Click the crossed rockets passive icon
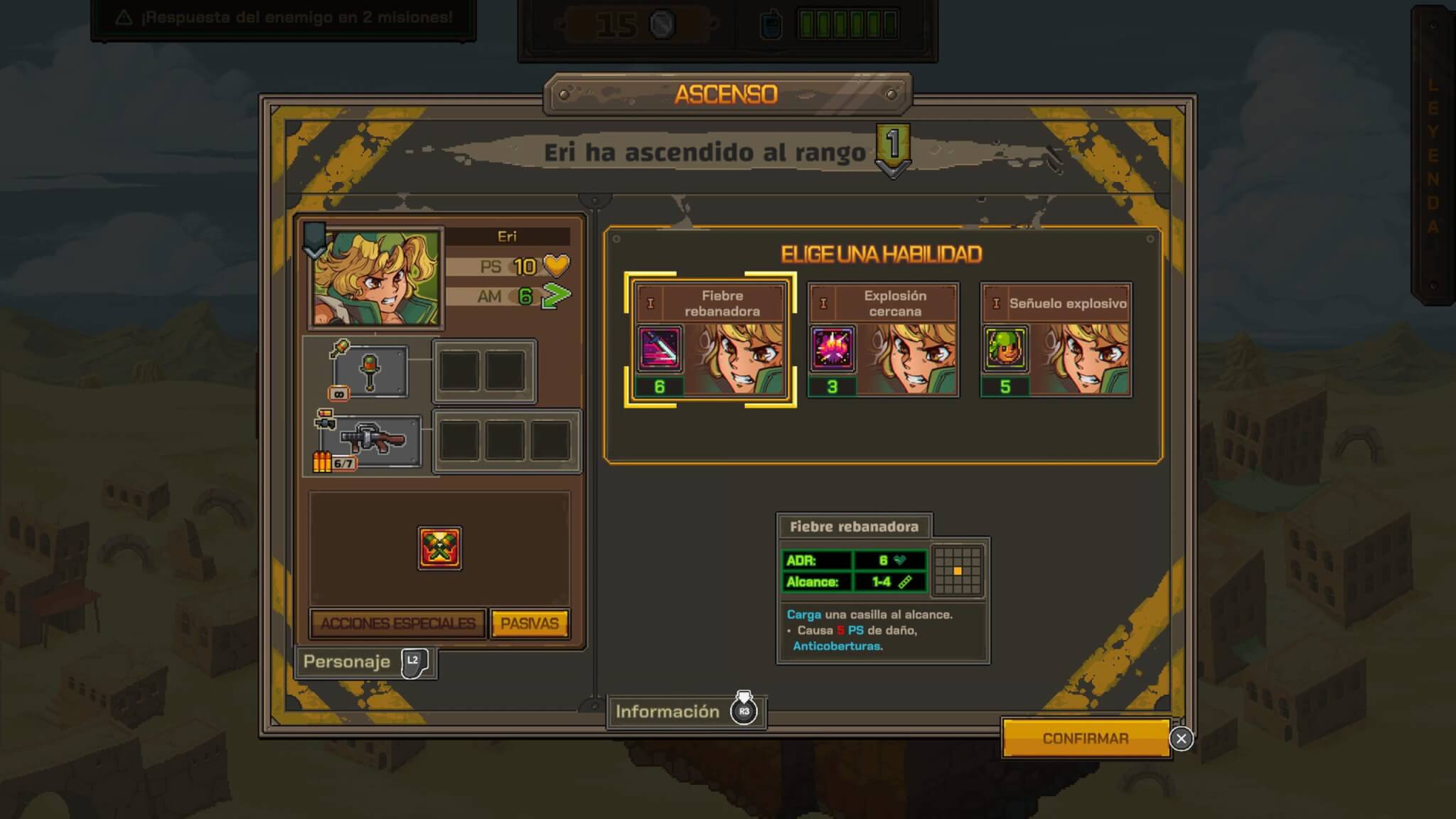Screen dimensions: 1456x819 coord(439,547)
